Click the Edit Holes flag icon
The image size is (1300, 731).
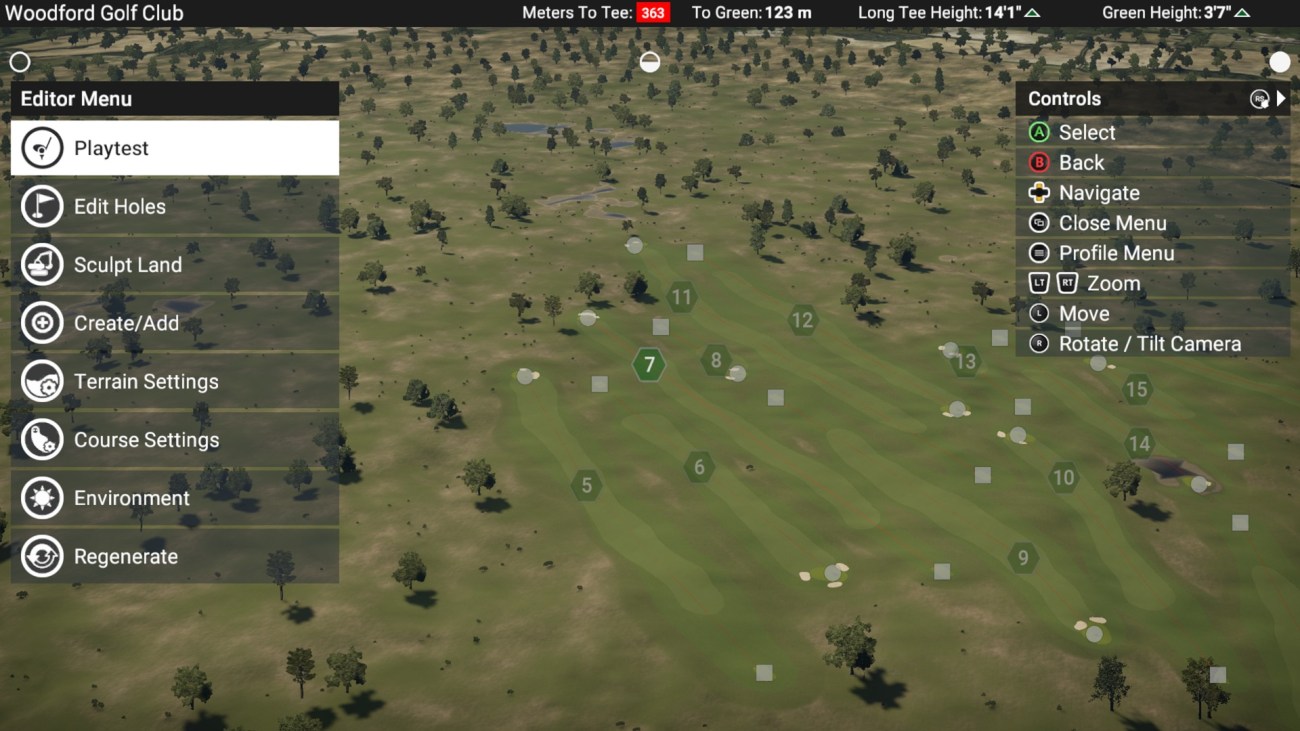click(42, 206)
